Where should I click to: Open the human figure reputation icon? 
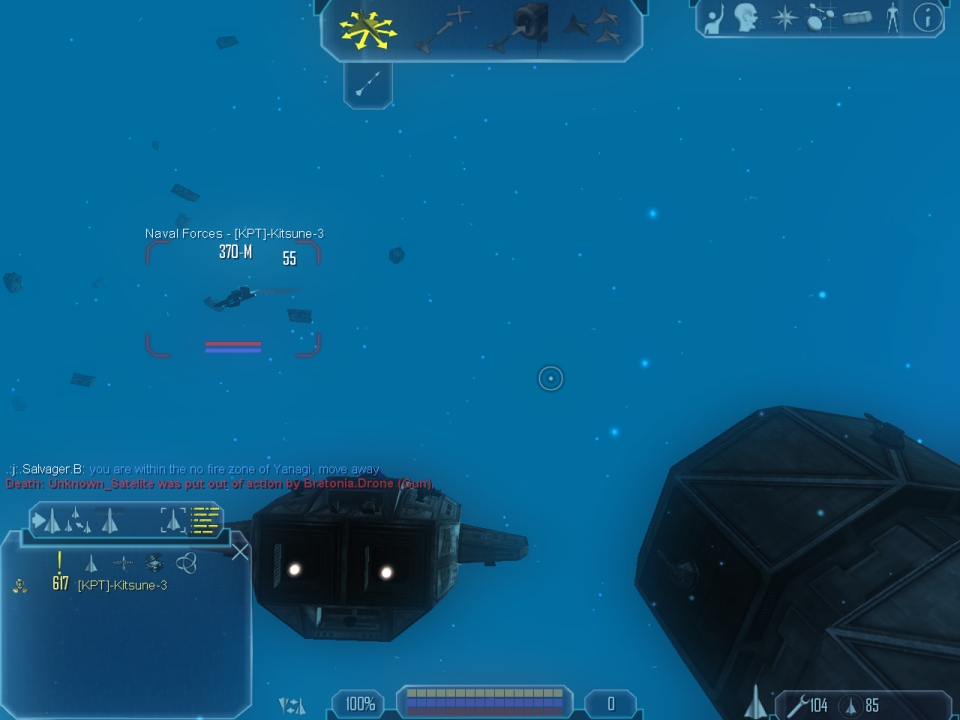click(892, 18)
